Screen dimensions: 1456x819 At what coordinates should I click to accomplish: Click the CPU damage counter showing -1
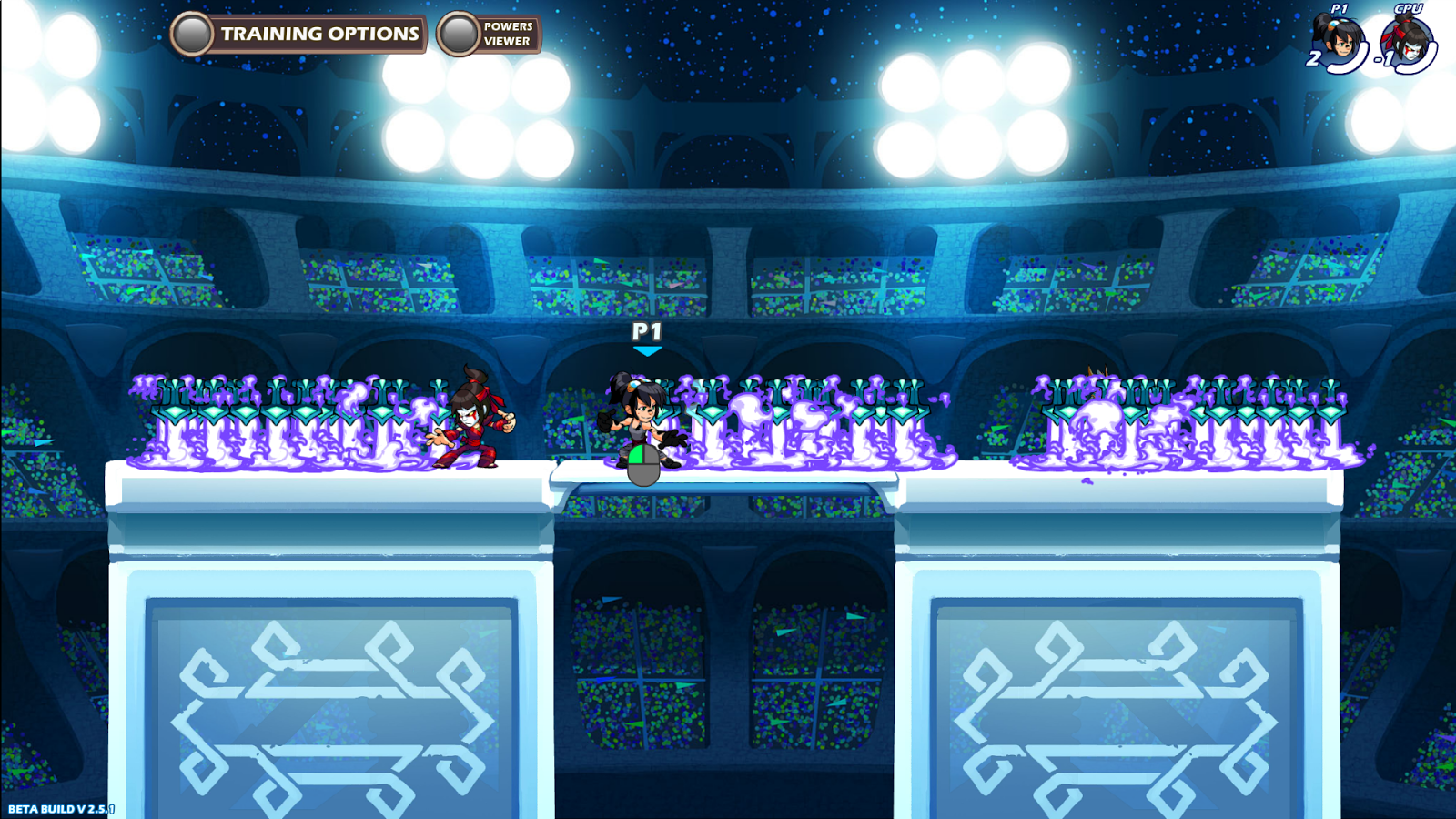point(1382,59)
